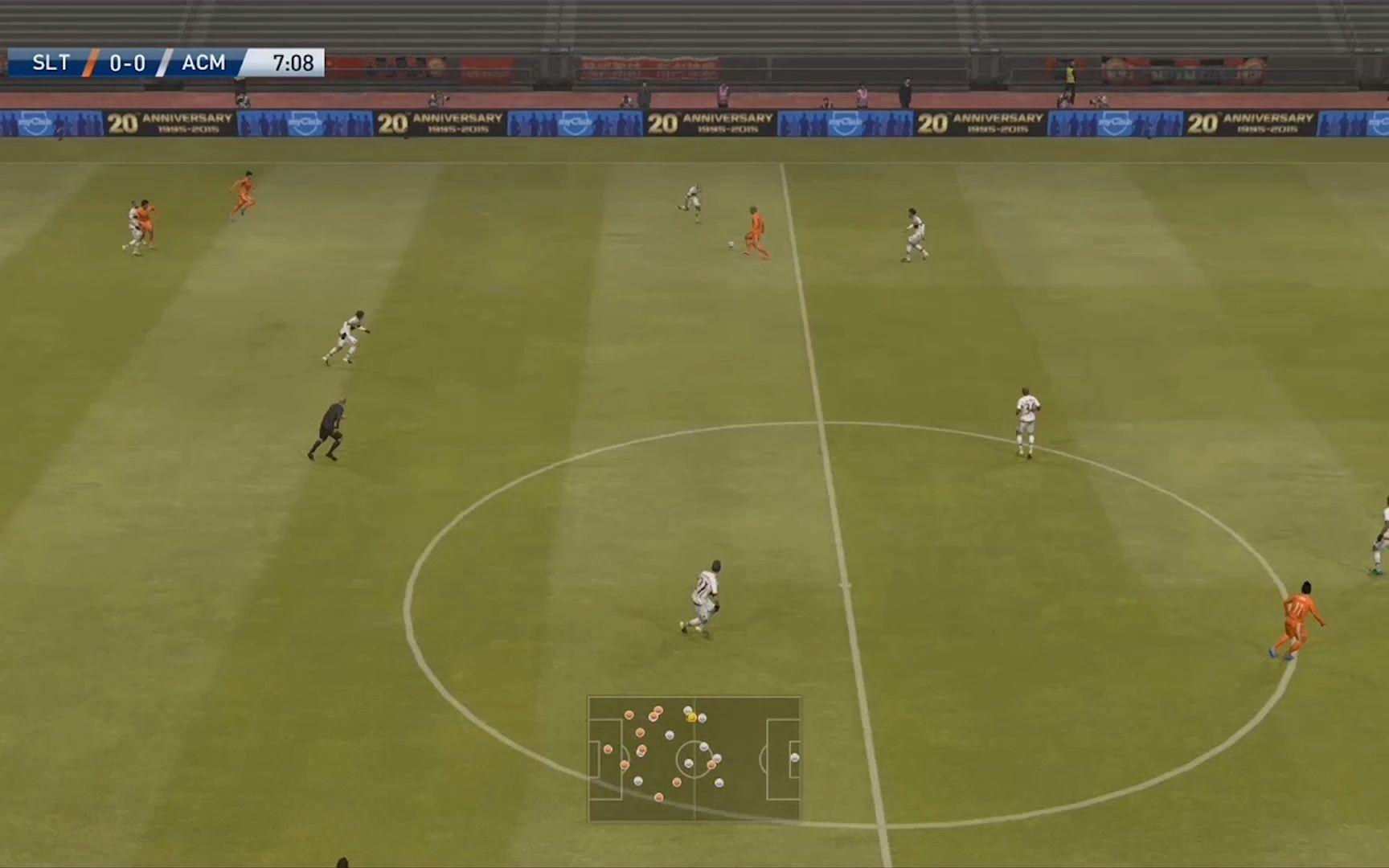Click the pitch radar minimap
Screen dimensions: 1389x868
pyautogui.click(x=694, y=759)
